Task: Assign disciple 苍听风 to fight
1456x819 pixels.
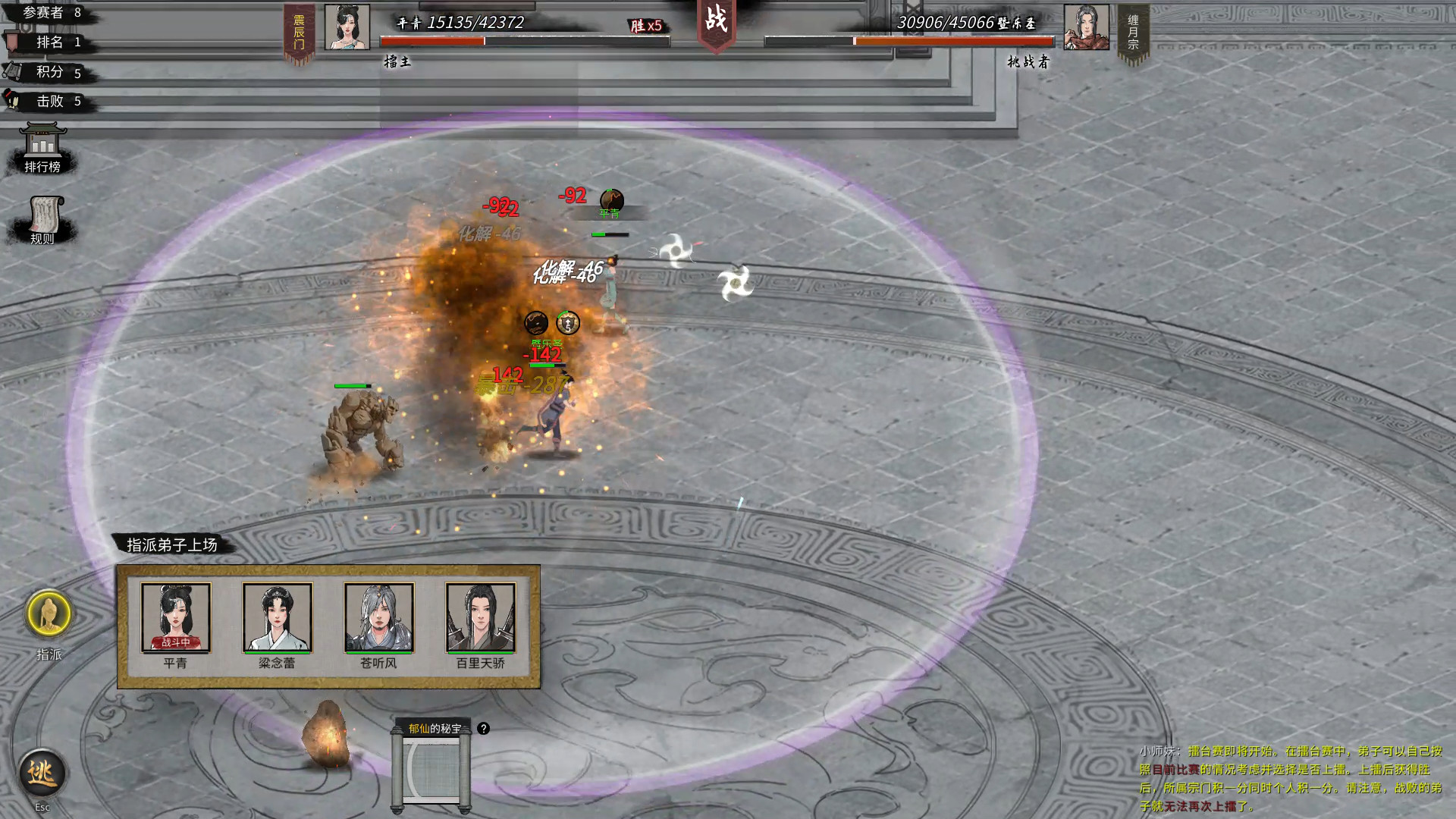Action: pos(378,617)
